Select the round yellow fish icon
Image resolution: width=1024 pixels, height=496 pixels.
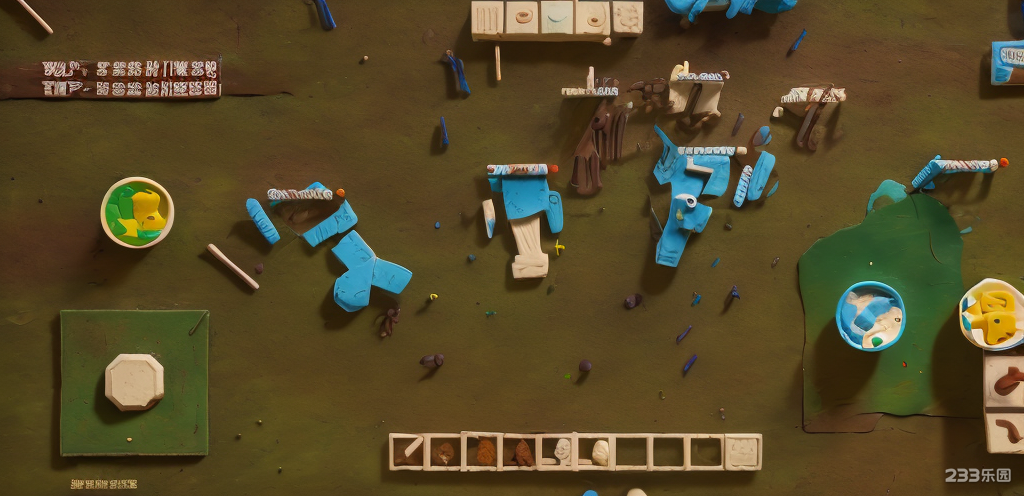tap(993, 314)
